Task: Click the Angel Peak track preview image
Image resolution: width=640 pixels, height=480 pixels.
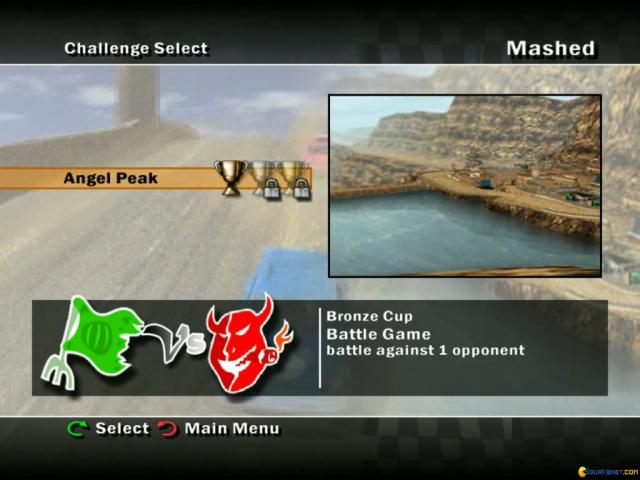Action: click(x=465, y=186)
